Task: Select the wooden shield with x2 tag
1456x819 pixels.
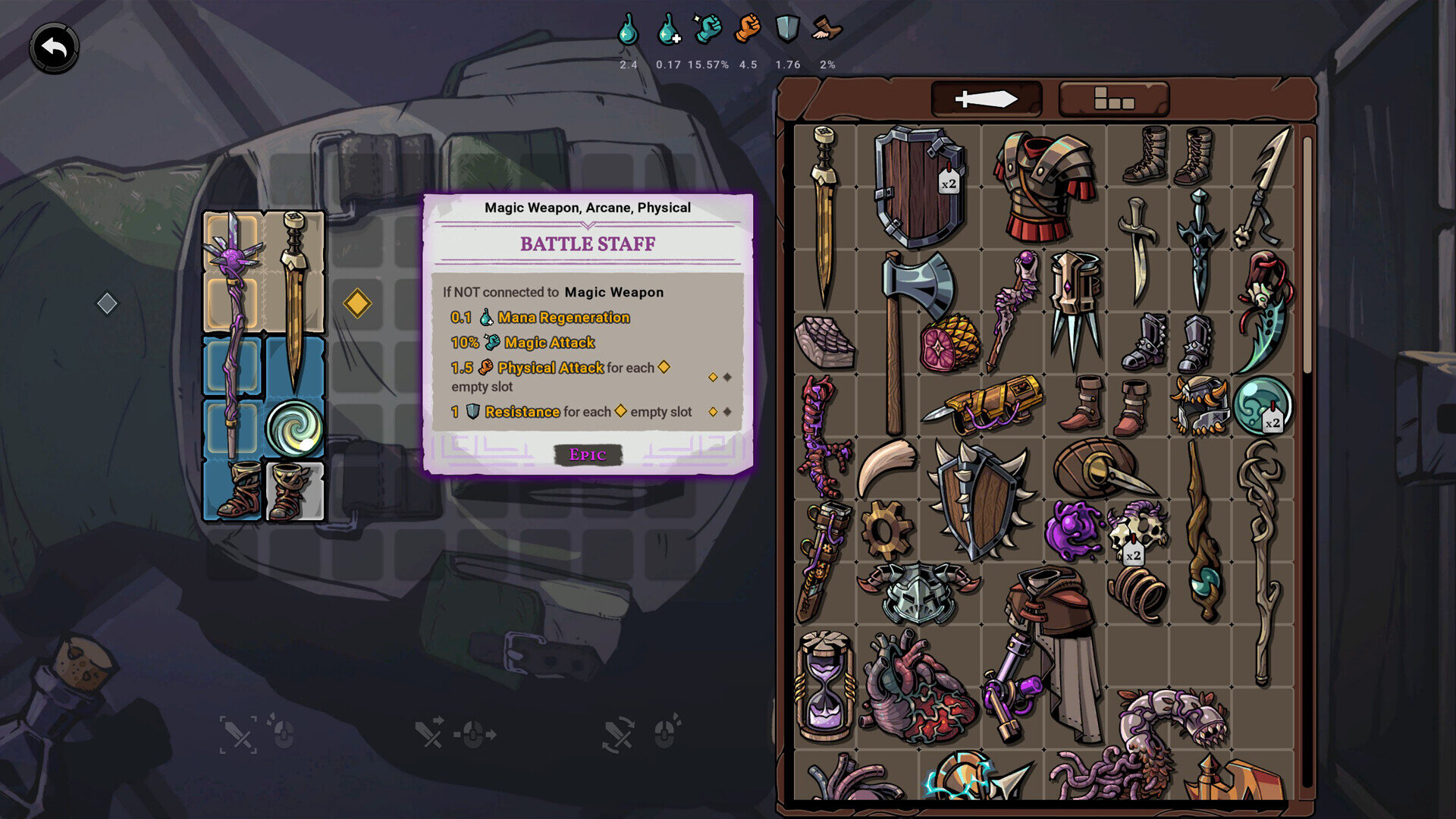Action: coord(918,187)
